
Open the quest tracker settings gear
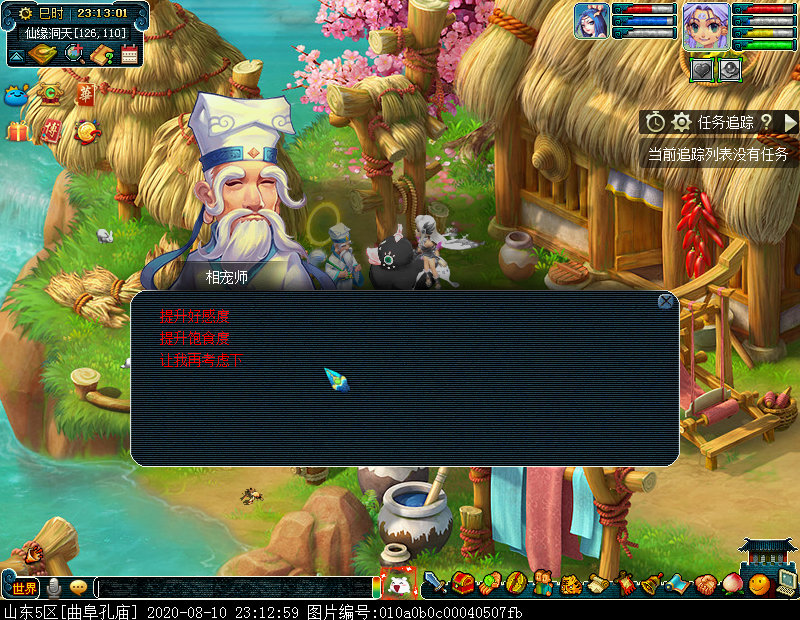point(682,122)
